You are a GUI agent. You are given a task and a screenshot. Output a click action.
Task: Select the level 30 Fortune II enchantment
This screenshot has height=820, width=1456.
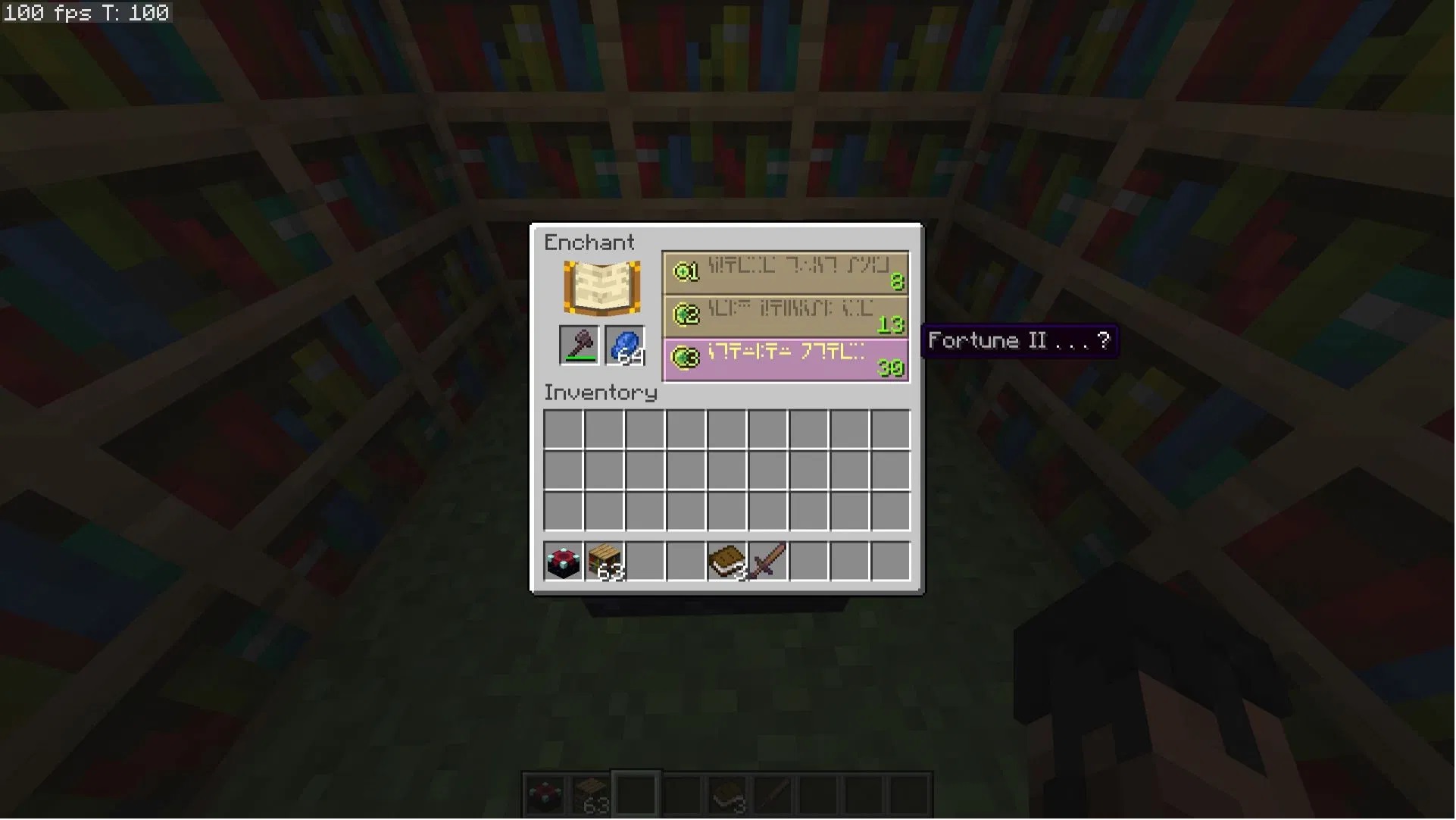tap(786, 359)
